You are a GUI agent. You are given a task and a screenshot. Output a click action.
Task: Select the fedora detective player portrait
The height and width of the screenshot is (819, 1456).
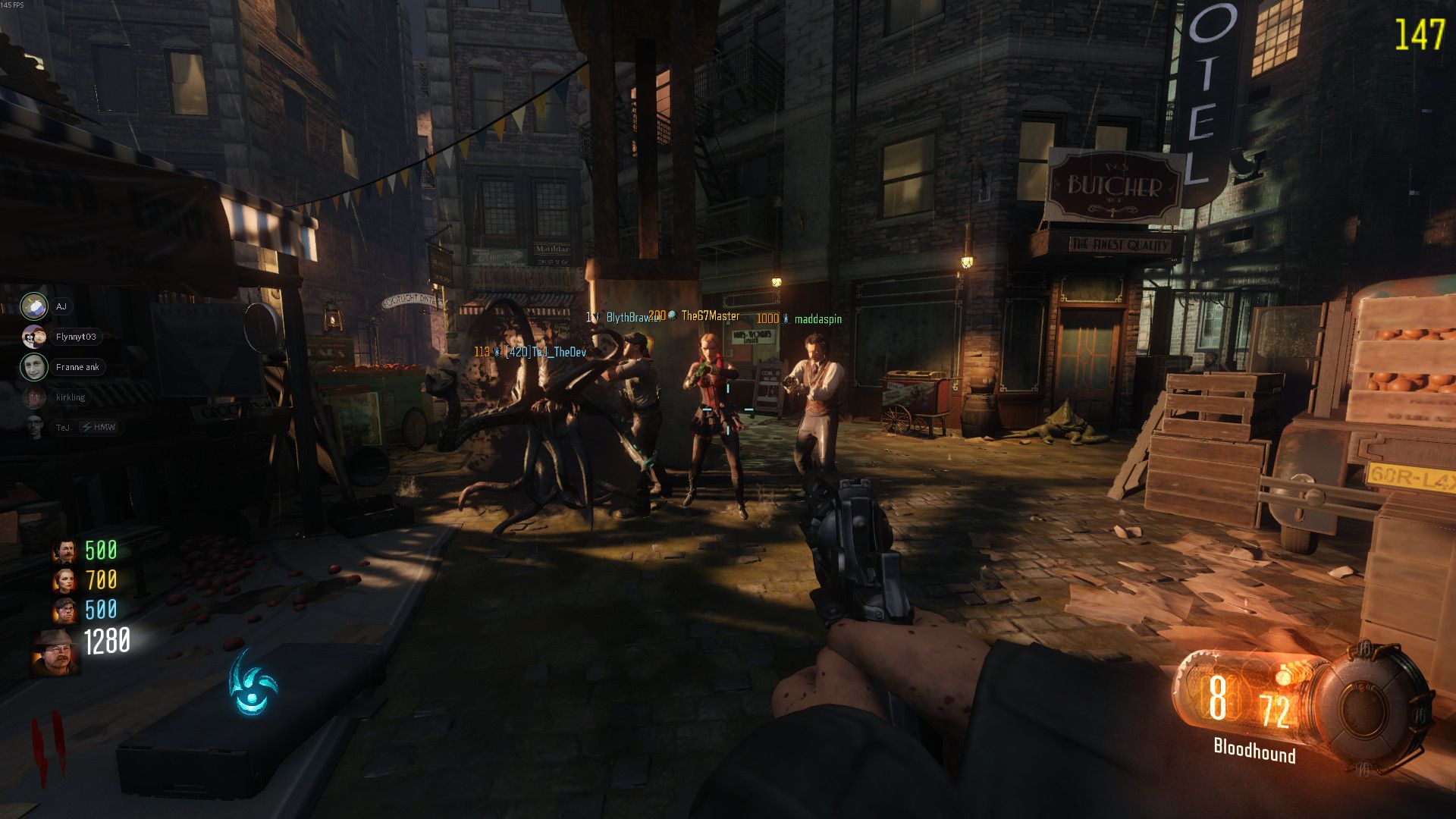pyautogui.click(x=55, y=651)
